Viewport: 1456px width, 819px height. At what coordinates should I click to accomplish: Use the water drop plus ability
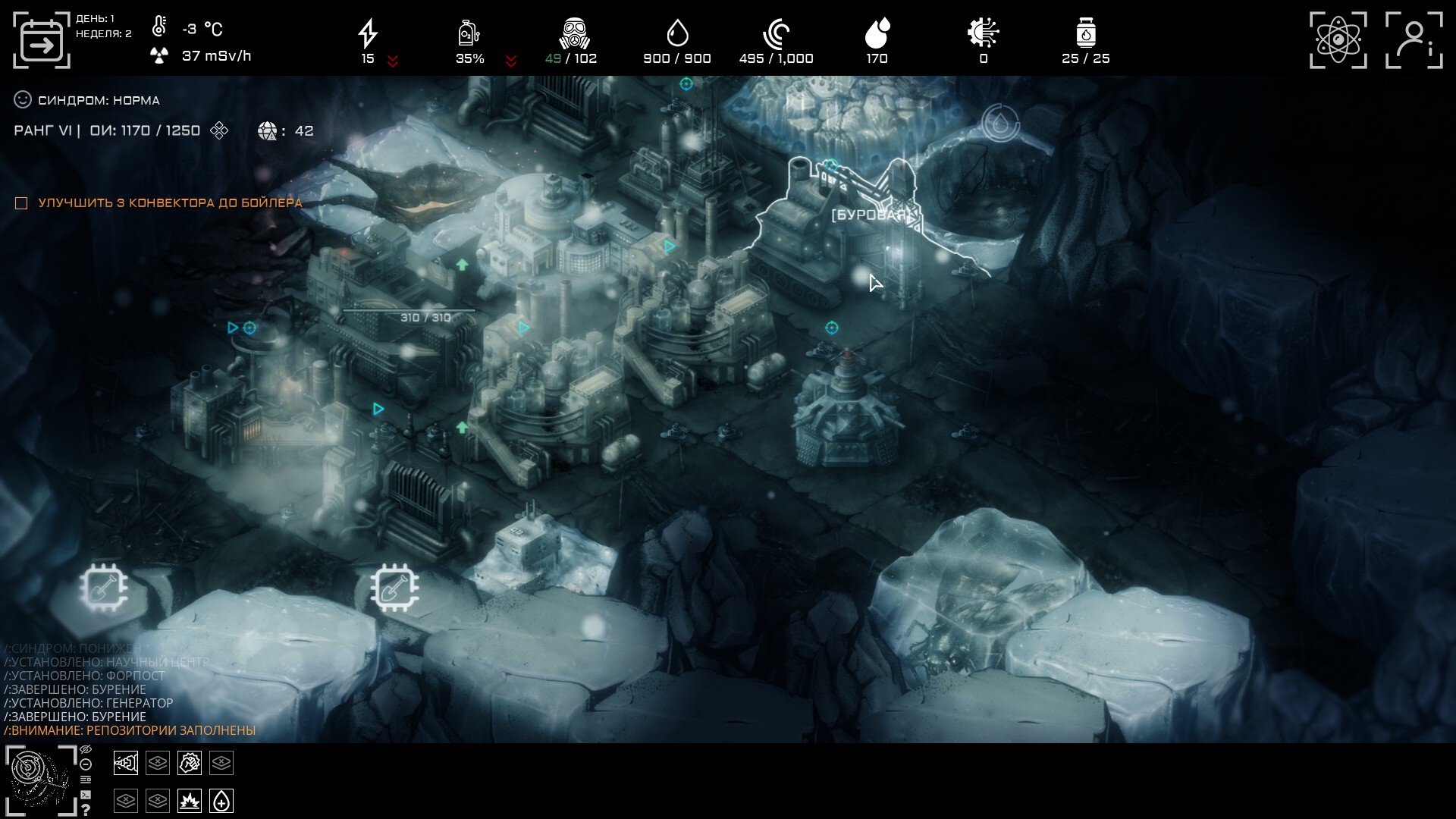coord(221,801)
